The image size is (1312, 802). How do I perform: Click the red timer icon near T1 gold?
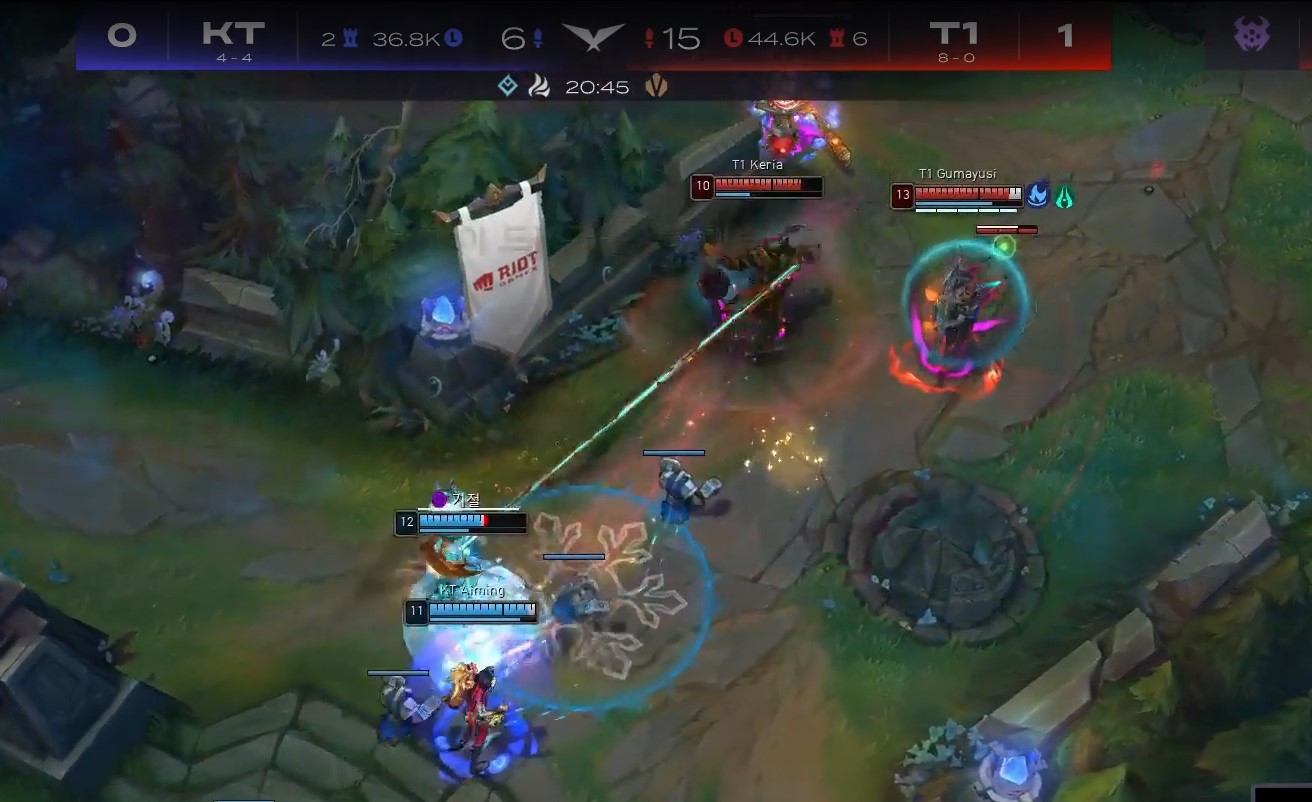tap(733, 36)
